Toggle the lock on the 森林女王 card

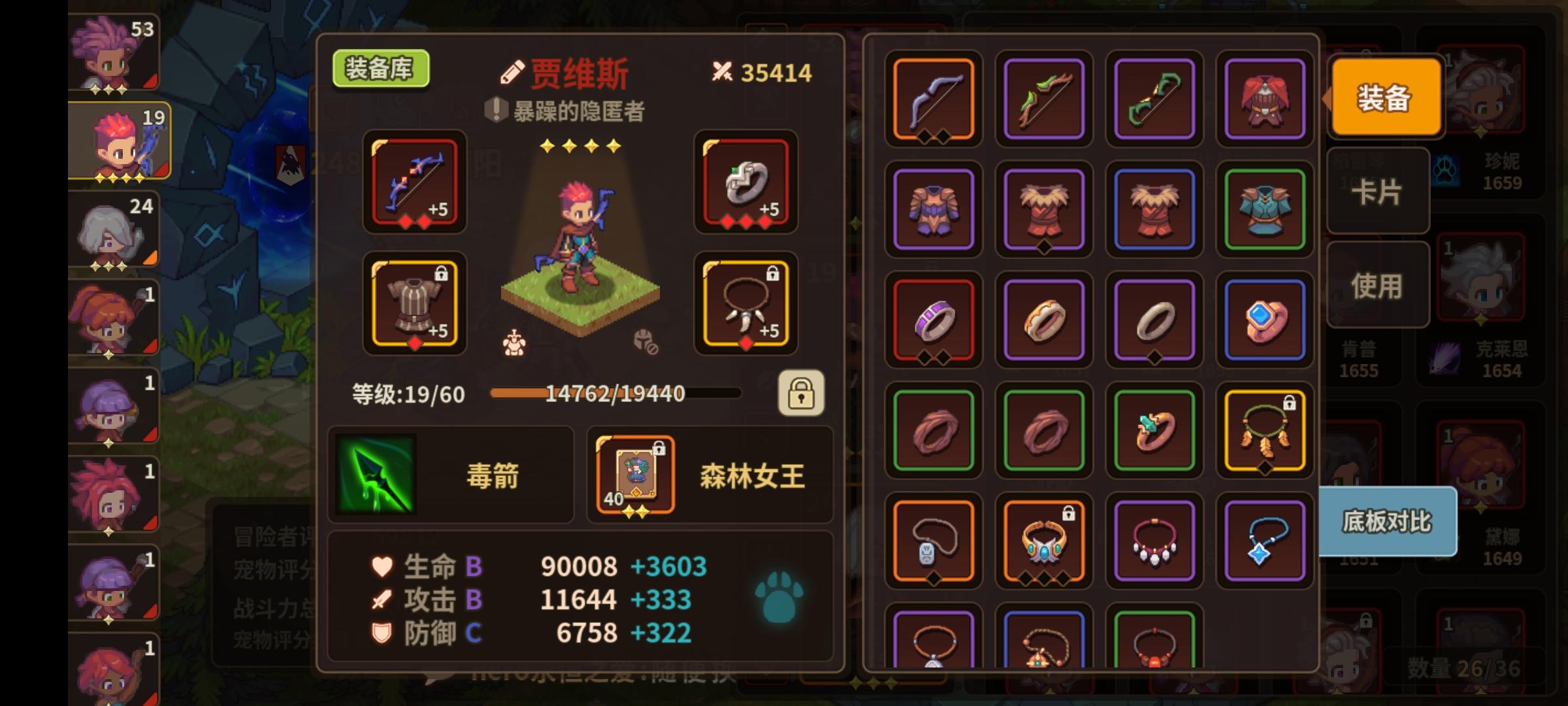[658, 450]
